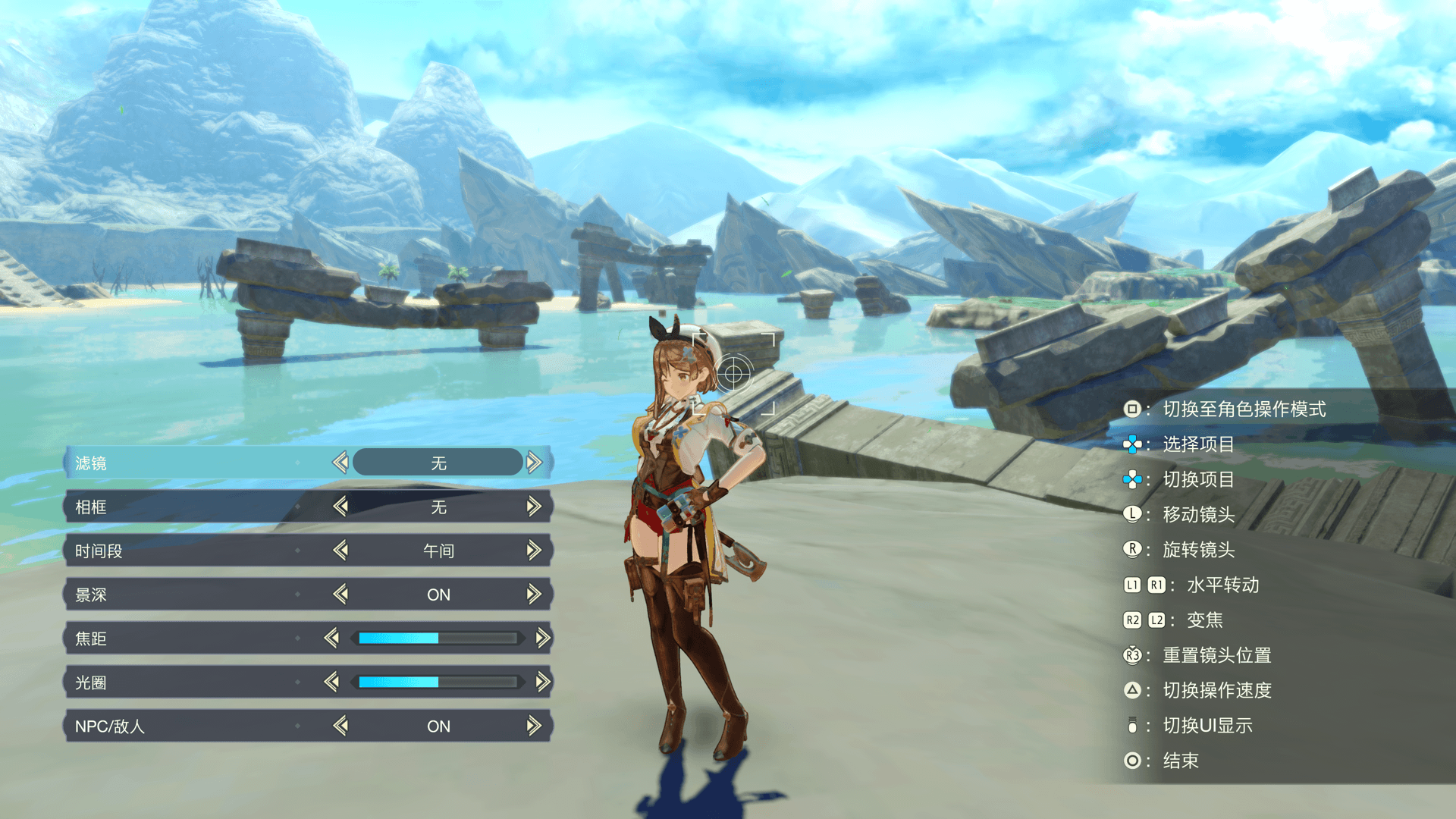Click the right arrow for 滤镜

(535, 462)
